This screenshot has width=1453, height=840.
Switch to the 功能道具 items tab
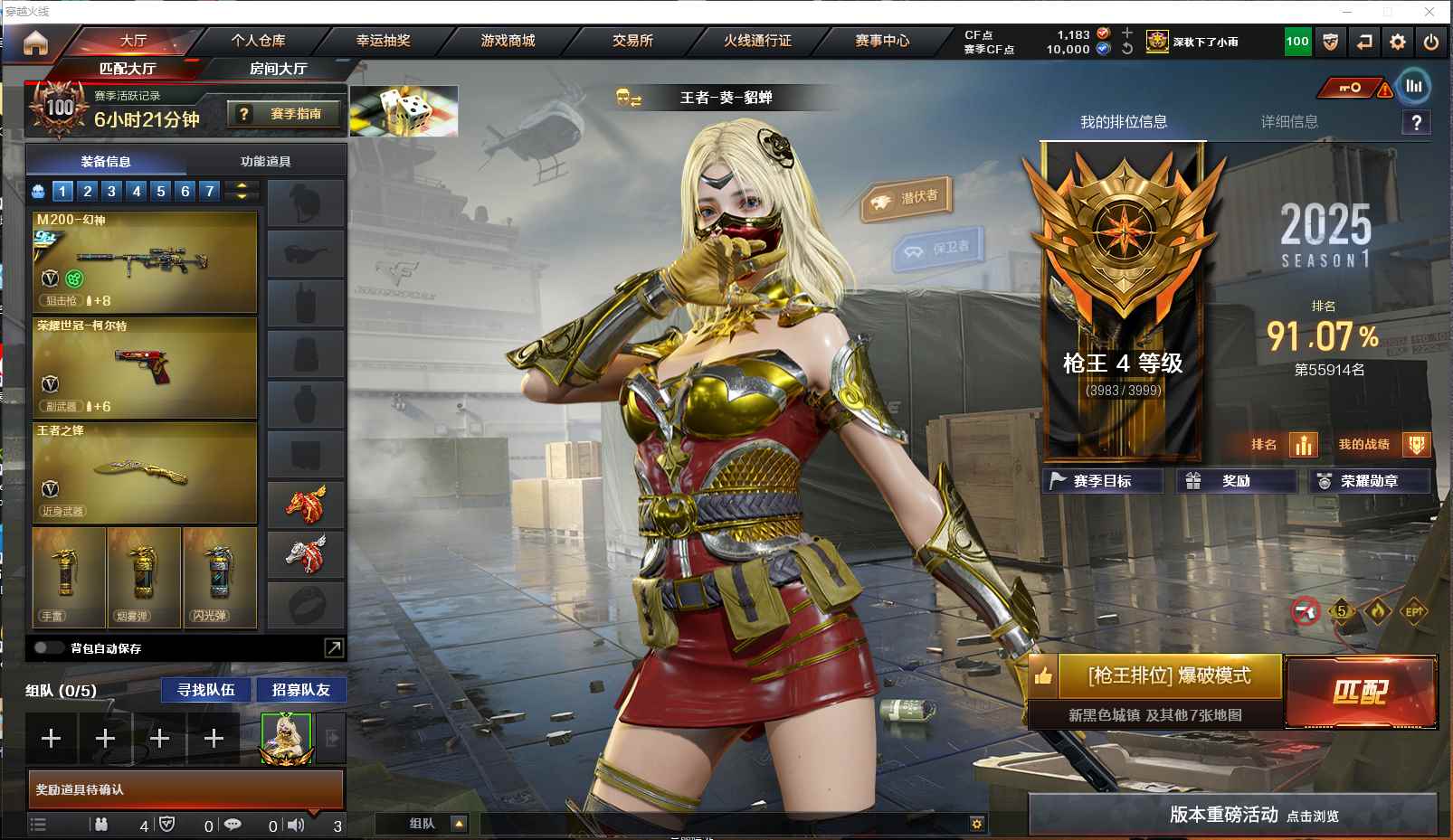click(x=265, y=162)
